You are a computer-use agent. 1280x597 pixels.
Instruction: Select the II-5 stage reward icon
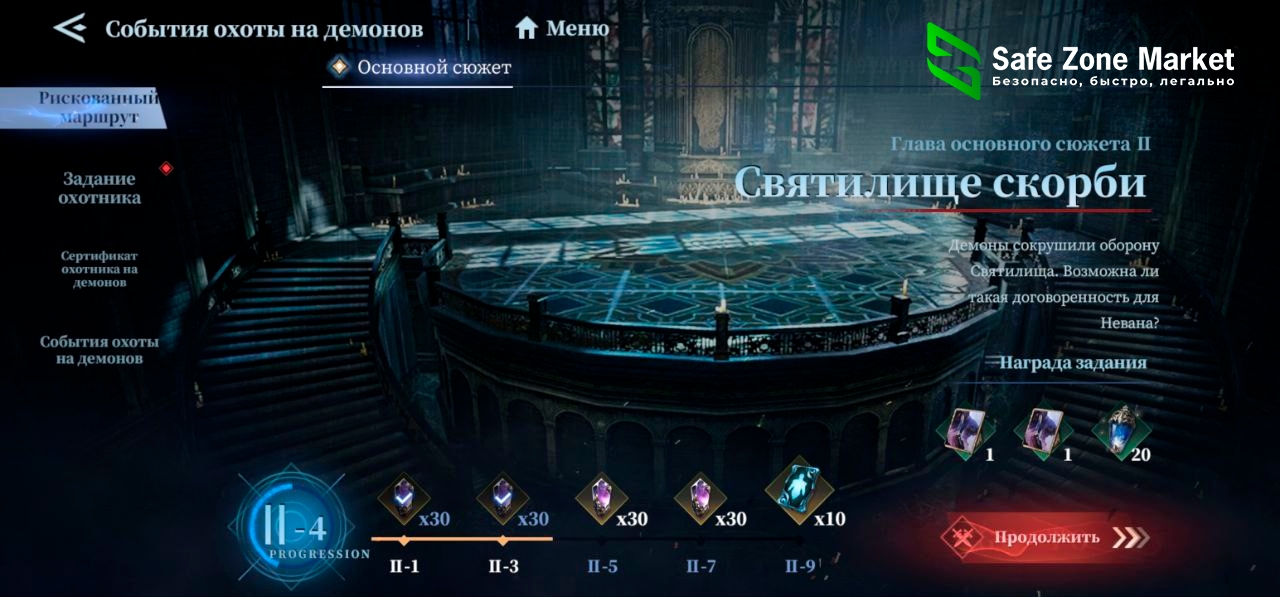click(x=600, y=499)
